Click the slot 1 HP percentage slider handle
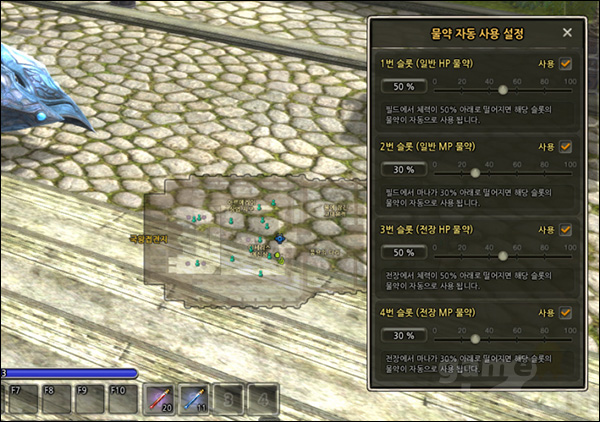This screenshot has width=600, height=422. pyautogui.click(x=503, y=89)
